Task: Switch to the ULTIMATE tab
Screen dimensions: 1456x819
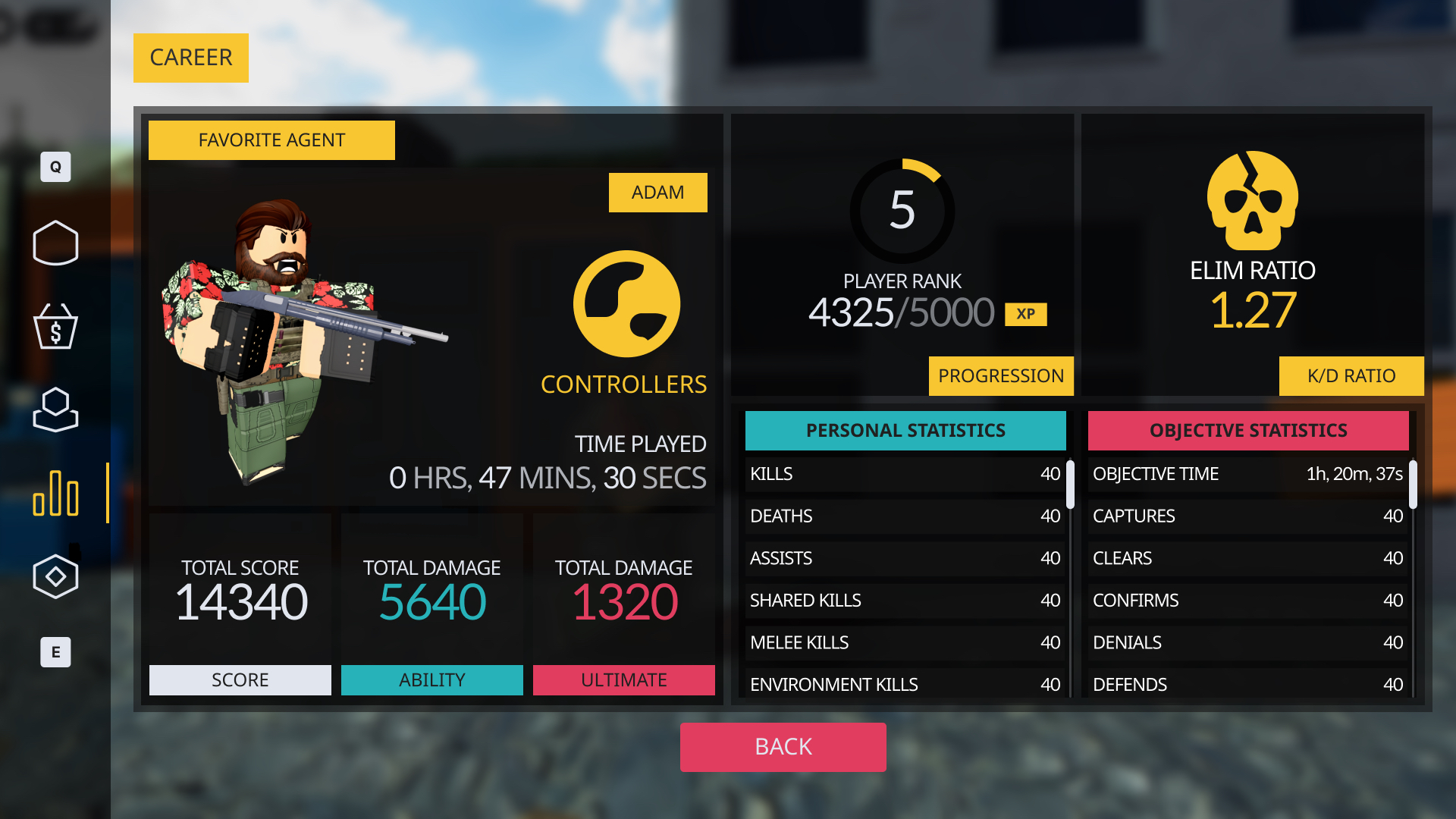Action: 623,680
